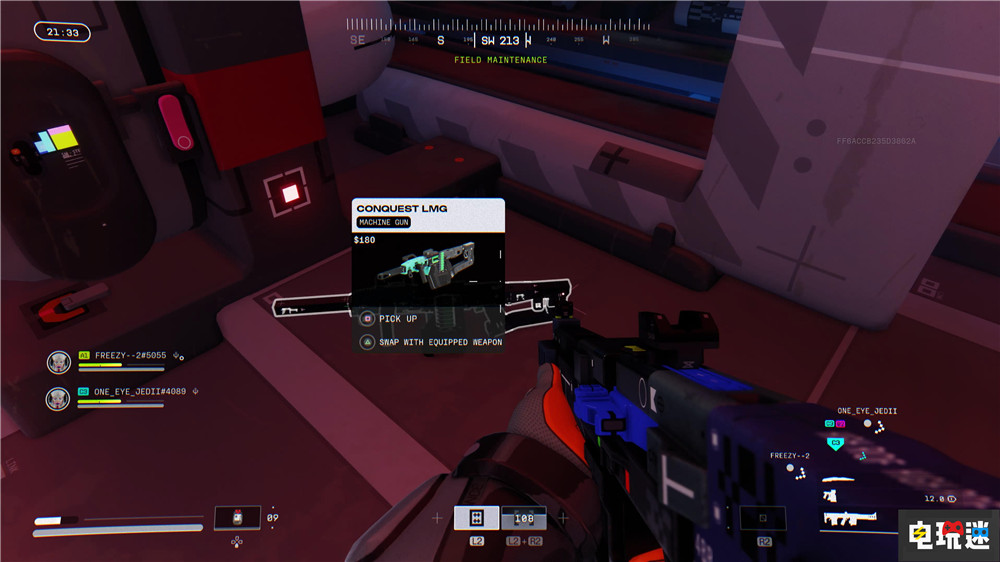Screen dimensions: 1000x562
Task: Select teammate FREEZY--2#5055 in squad list
Action: tap(130, 355)
